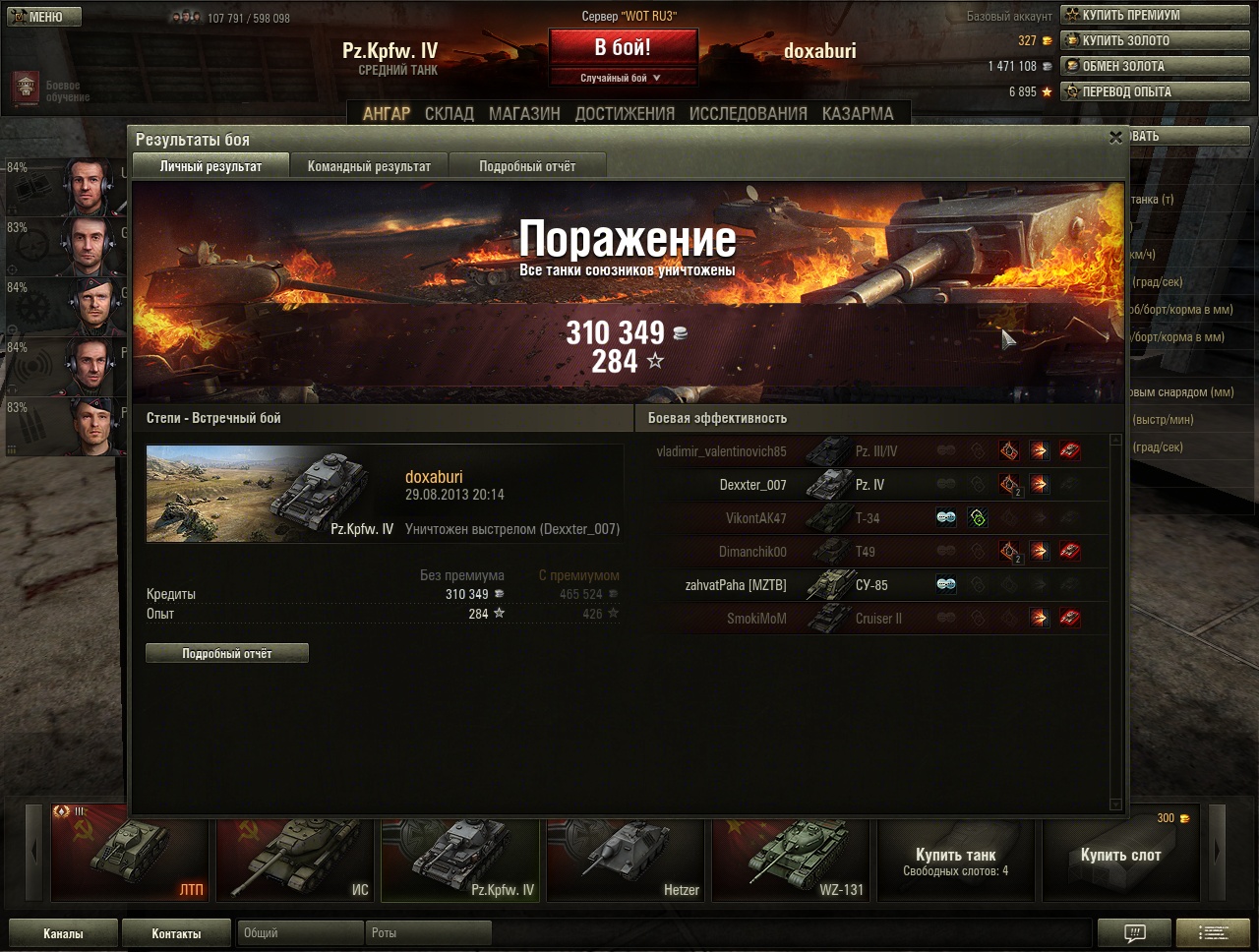Expand the Случайный бой battle type dropdown
Viewport: 1259px width, 952px height.
click(622, 78)
